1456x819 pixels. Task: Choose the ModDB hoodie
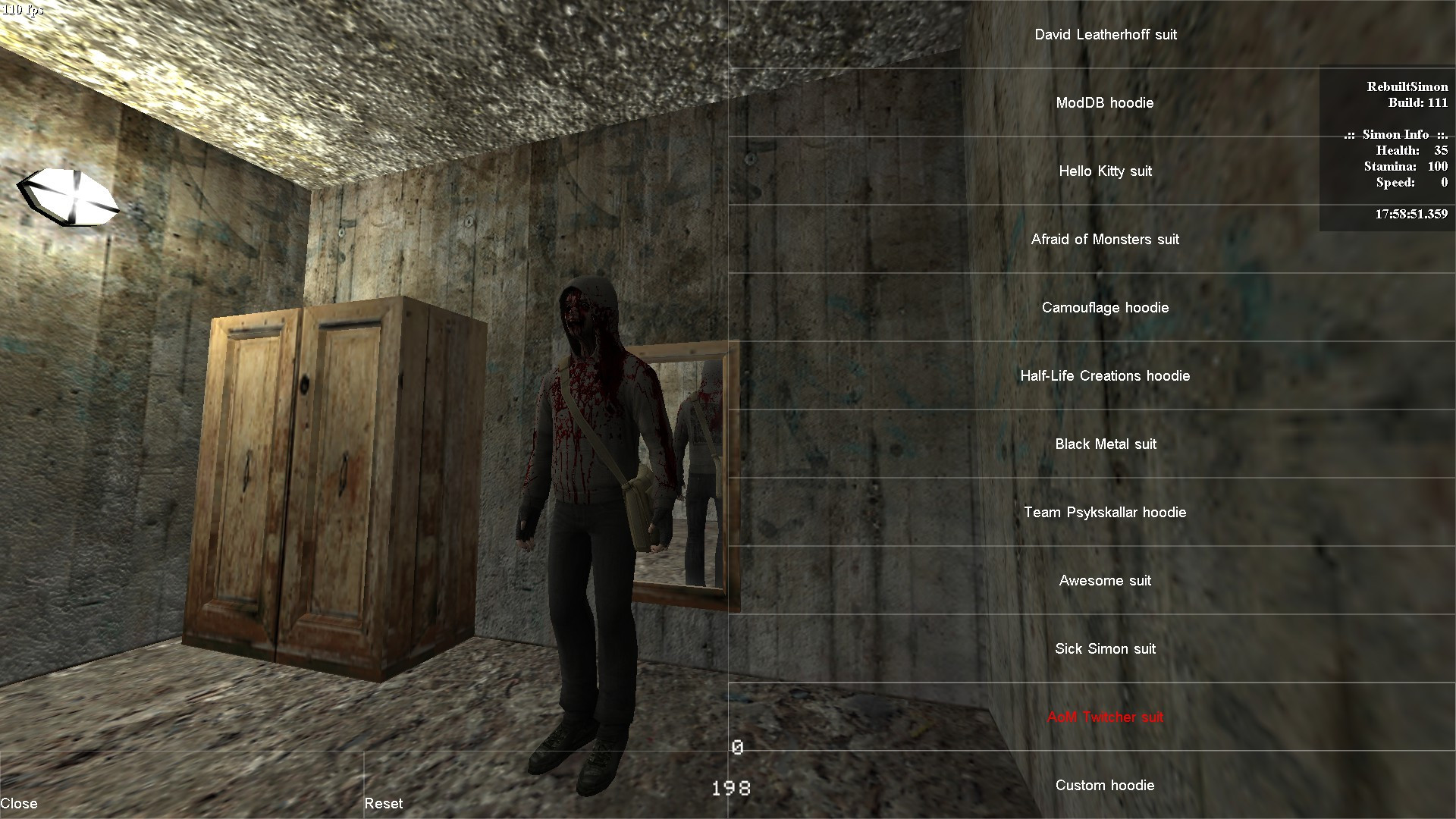point(1105,102)
